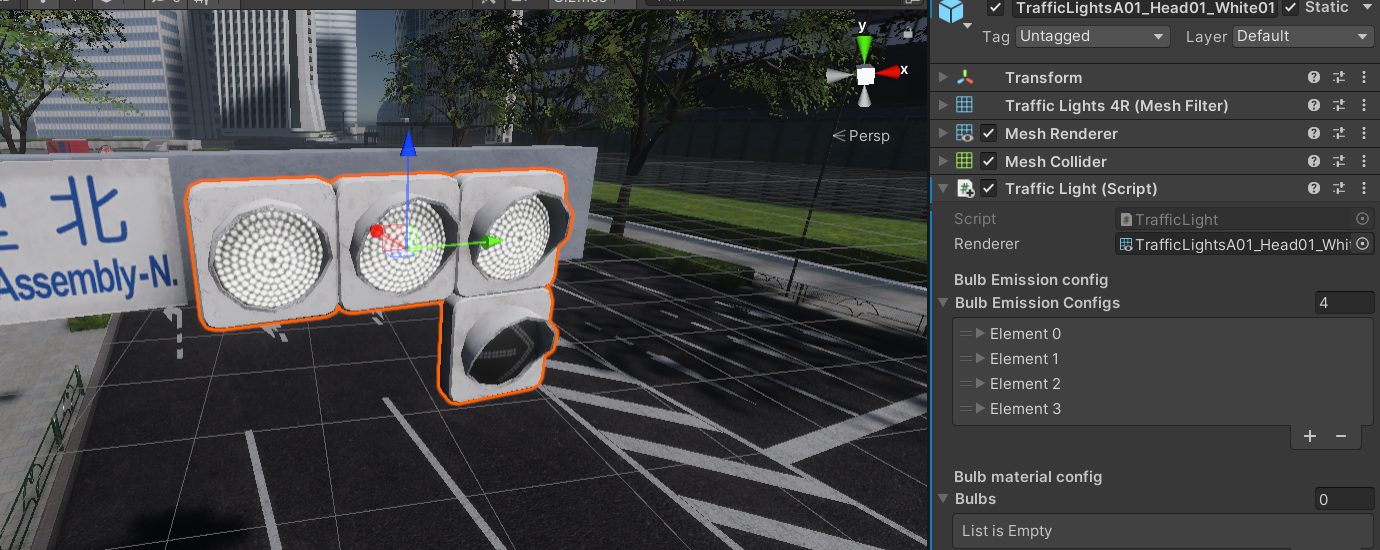
Task: Expand Element 3 in Bulb Emission Configs
Action: point(980,409)
